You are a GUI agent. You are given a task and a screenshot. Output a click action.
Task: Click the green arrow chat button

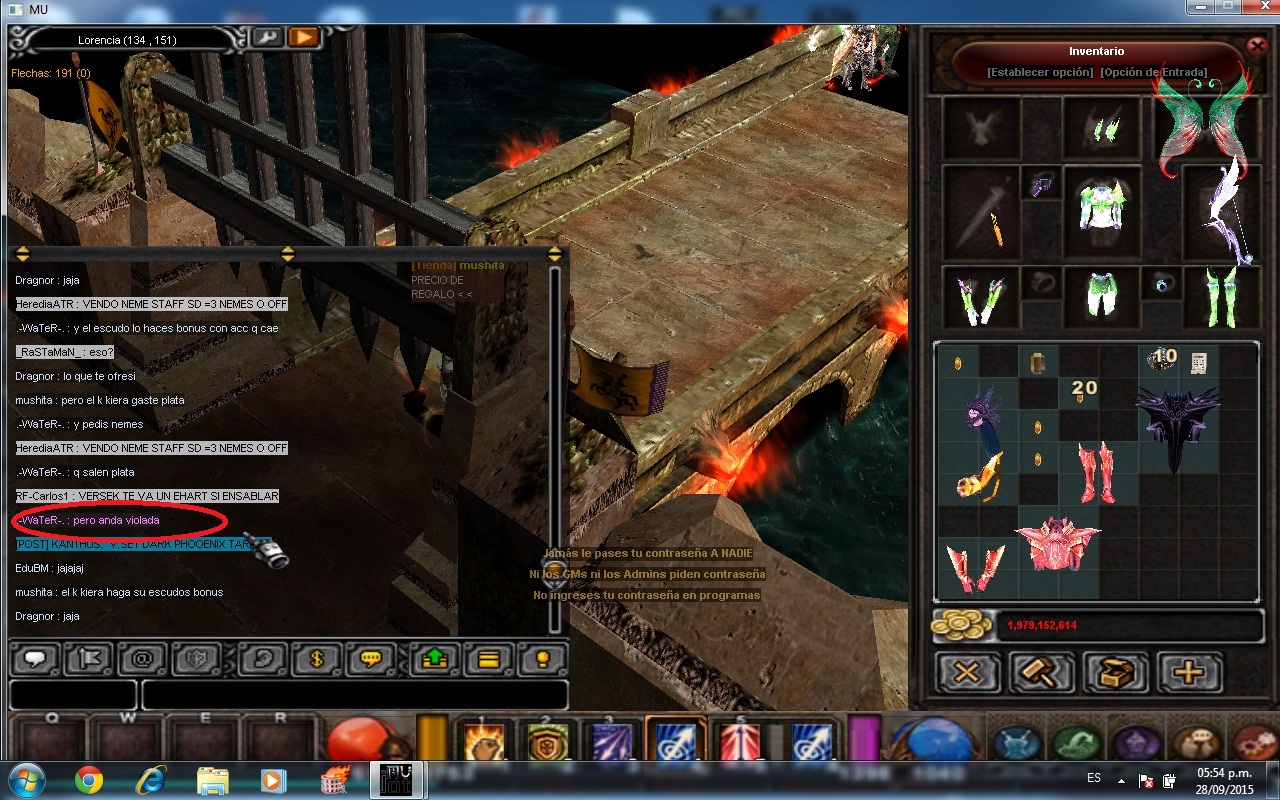[x=435, y=660]
